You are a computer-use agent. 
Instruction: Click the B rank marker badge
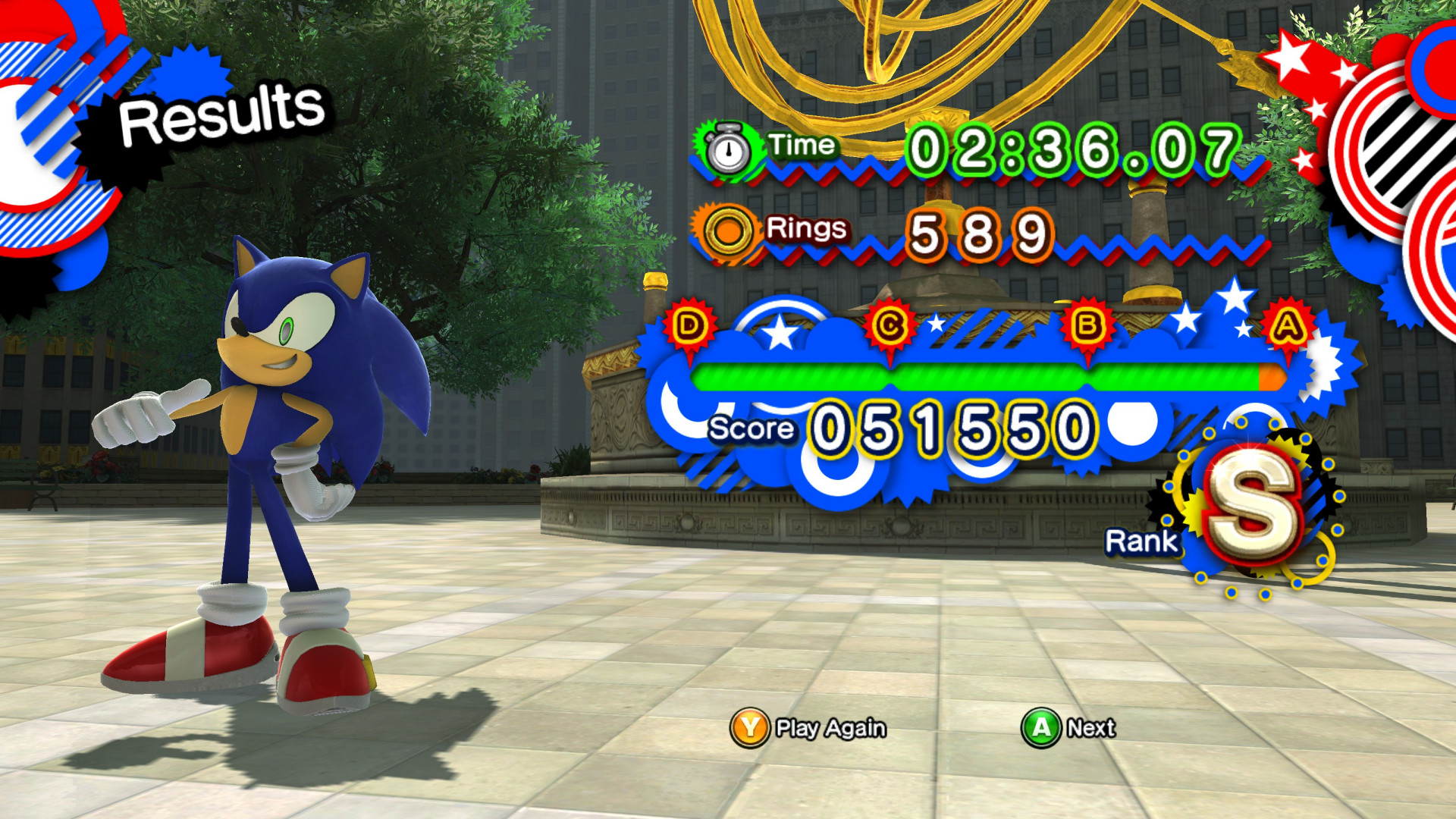1090,326
